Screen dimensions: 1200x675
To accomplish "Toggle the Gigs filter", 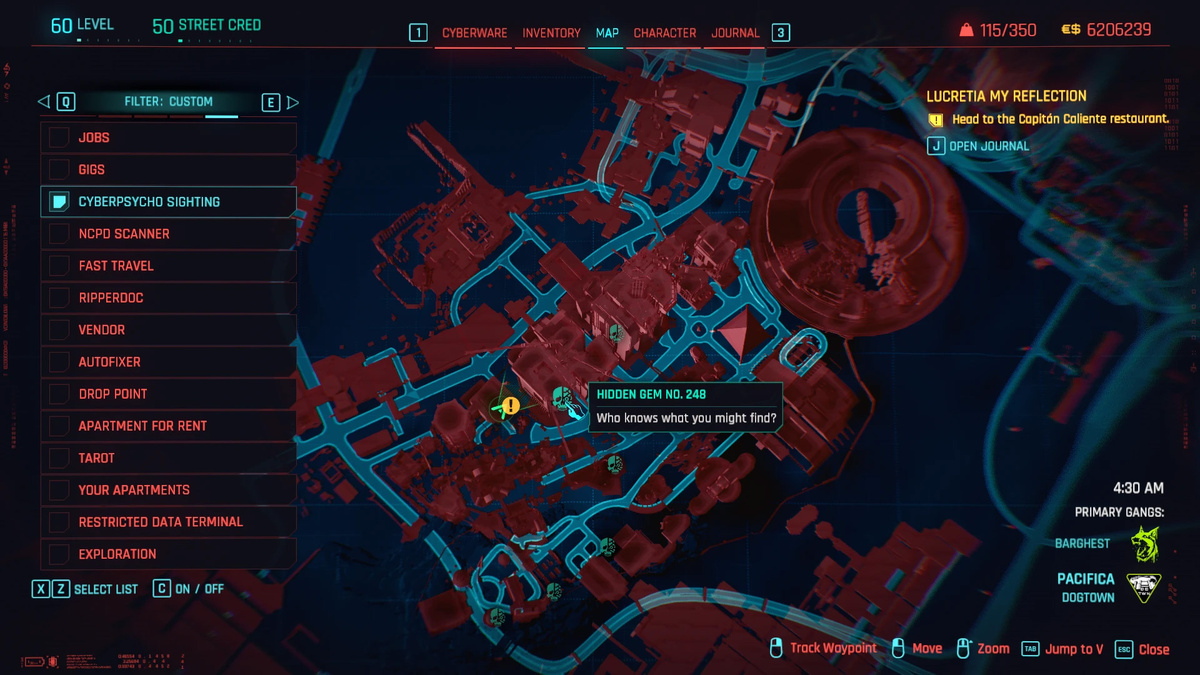I will 168,170.
